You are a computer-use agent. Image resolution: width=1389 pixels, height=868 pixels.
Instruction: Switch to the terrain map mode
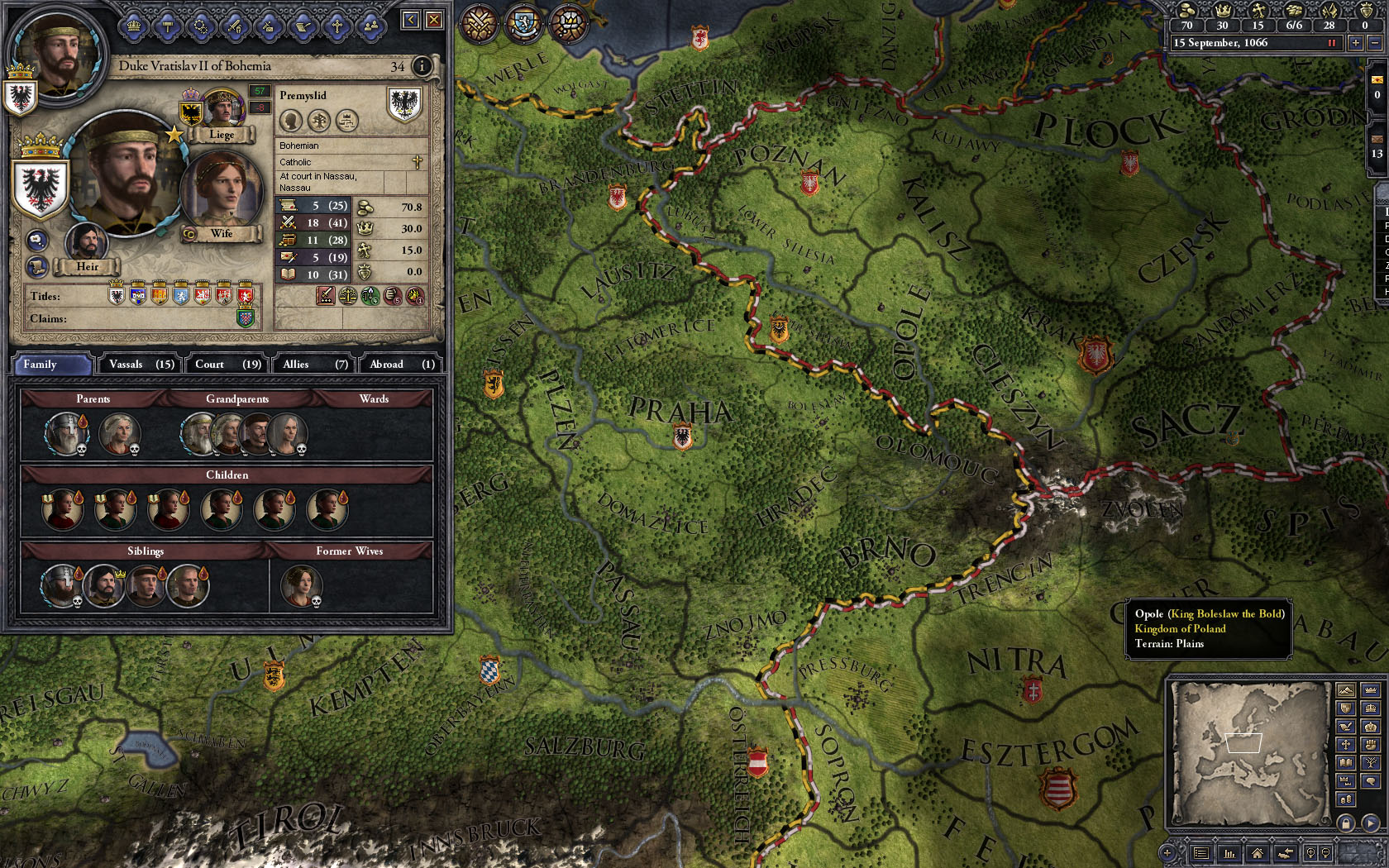[1346, 691]
